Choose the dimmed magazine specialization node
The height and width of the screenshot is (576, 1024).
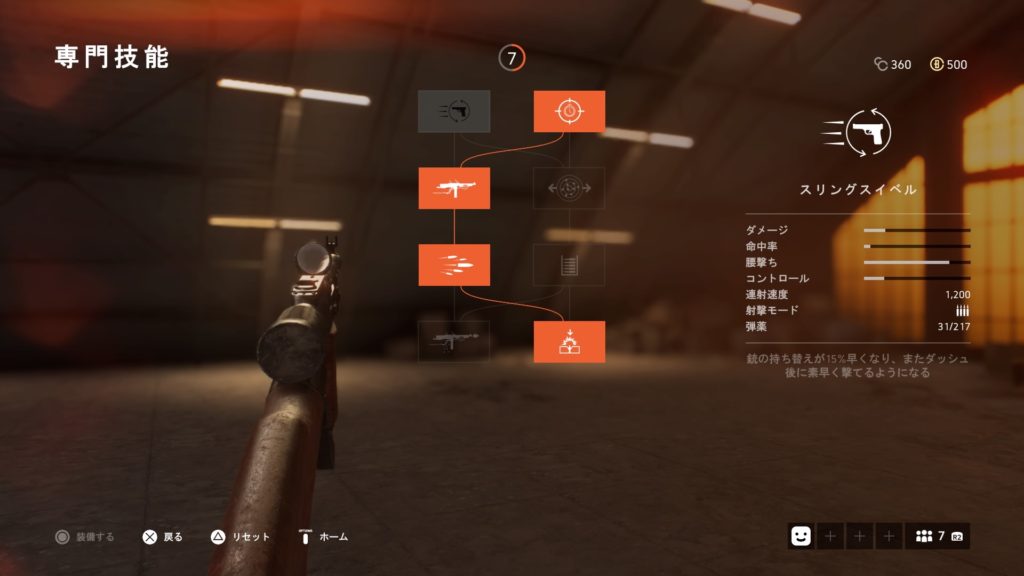(569, 265)
